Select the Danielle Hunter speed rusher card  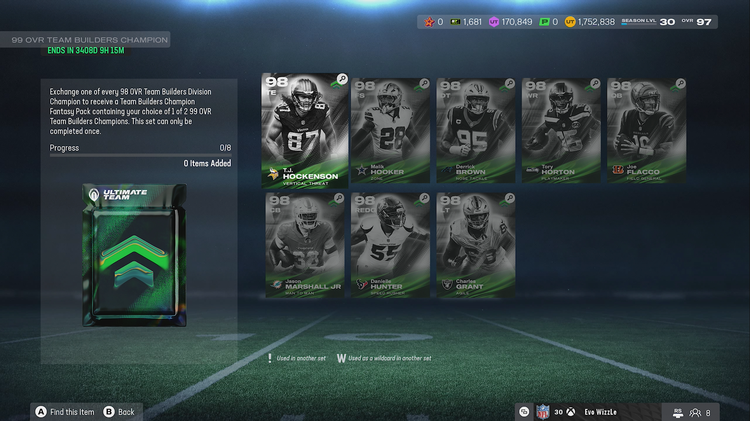[390, 246]
